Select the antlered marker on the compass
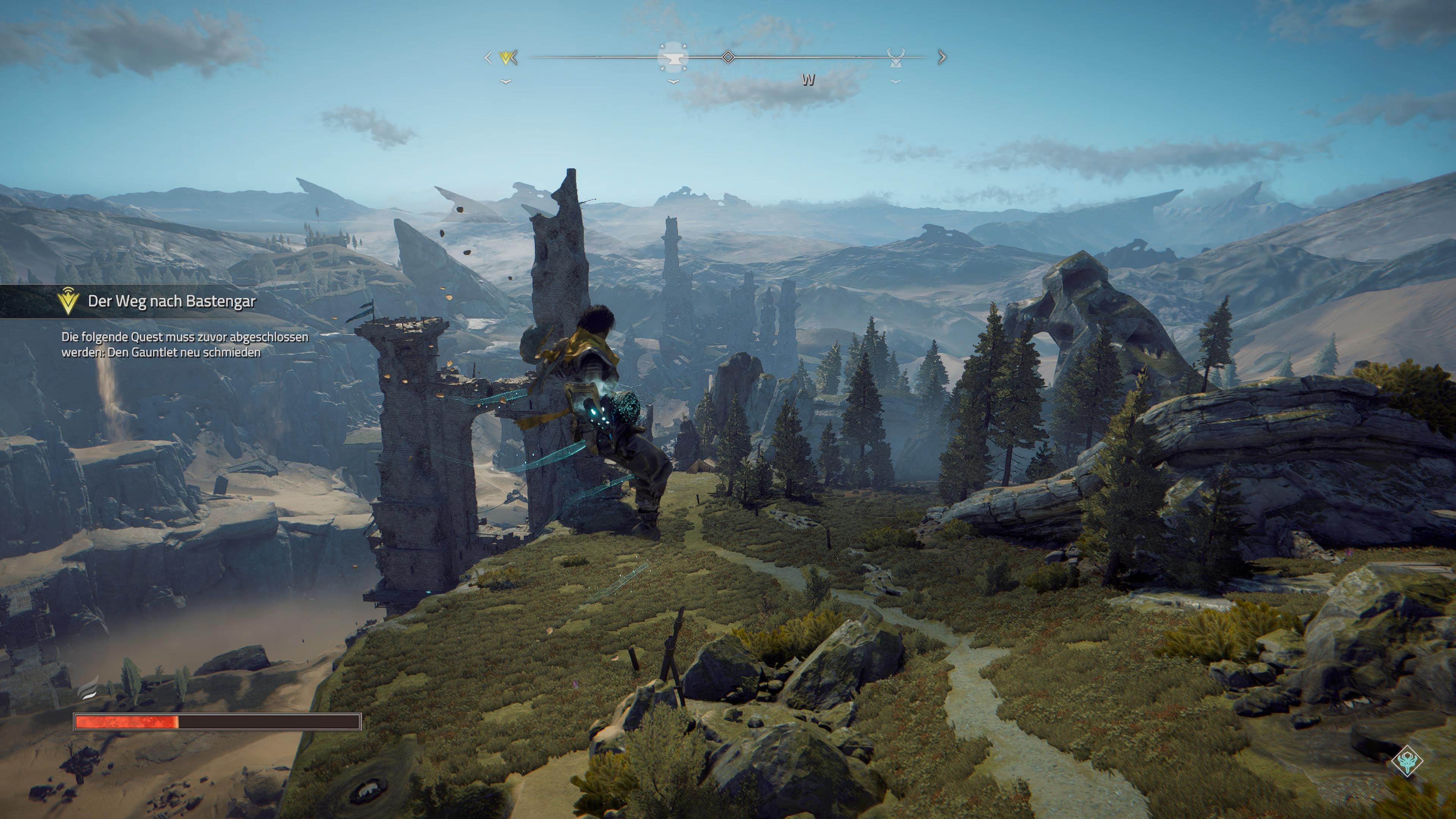Screen dimensions: 1456x819 tap(895, 58)
